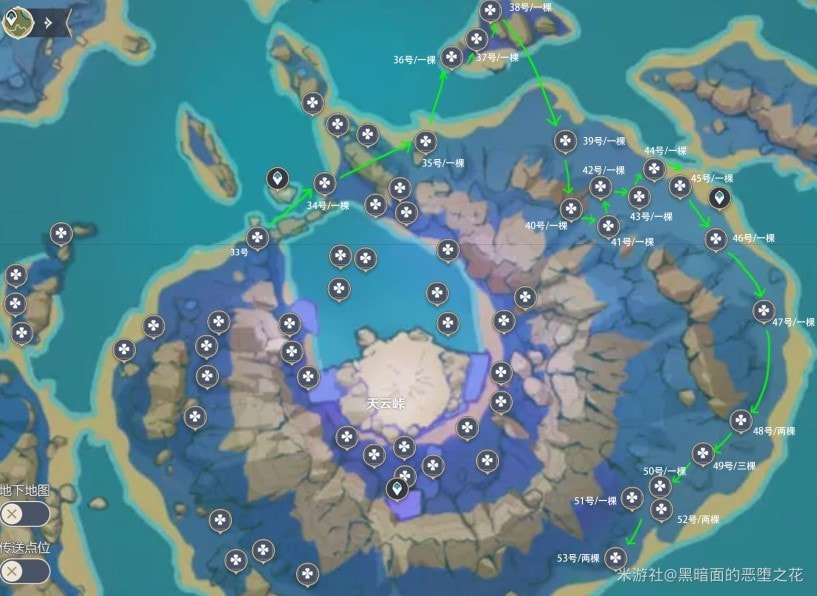
Task: Select the 35号 plant marker
Action: [x=427, y=142]
